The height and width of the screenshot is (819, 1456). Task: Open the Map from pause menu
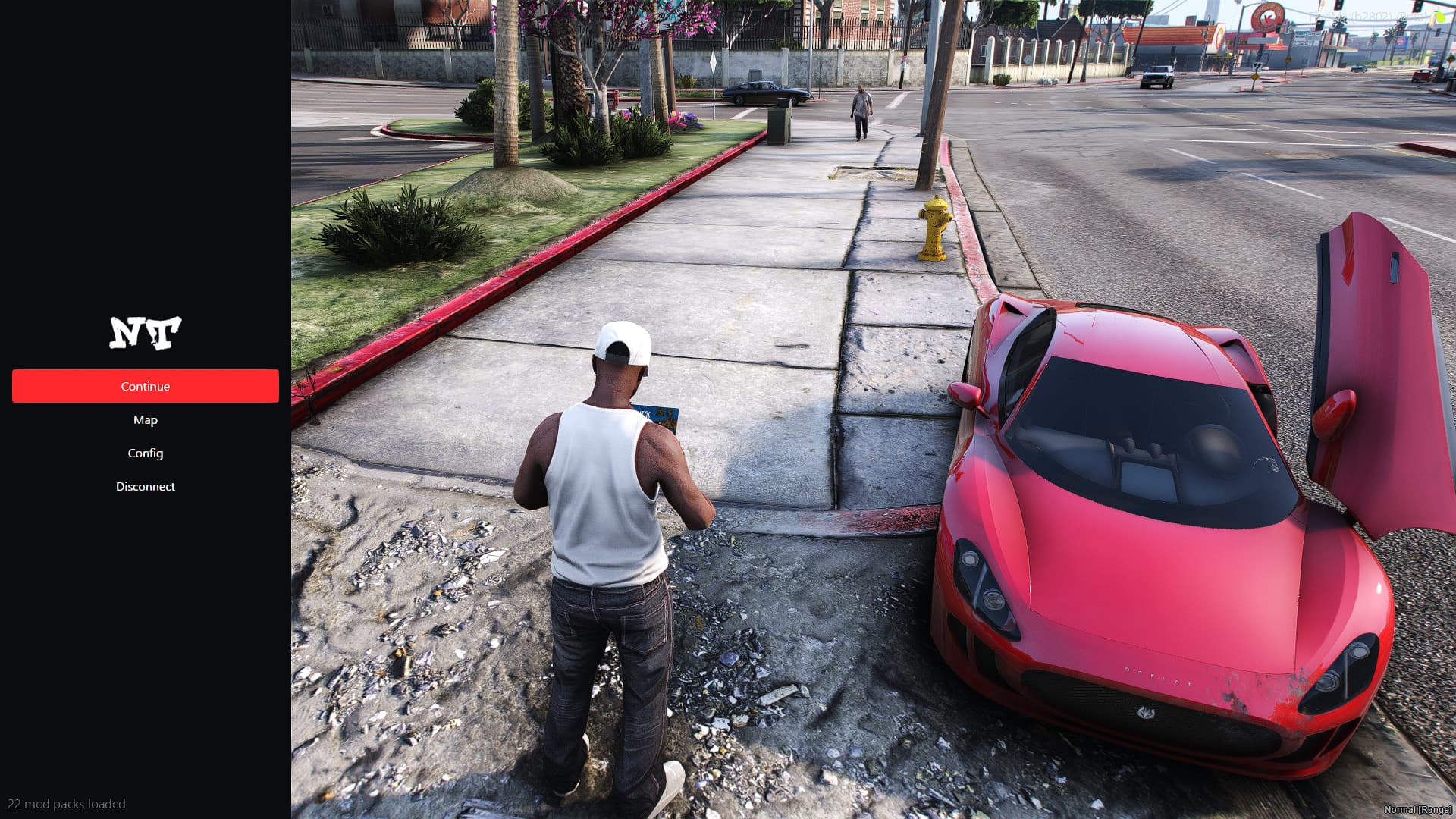(145, 419)
